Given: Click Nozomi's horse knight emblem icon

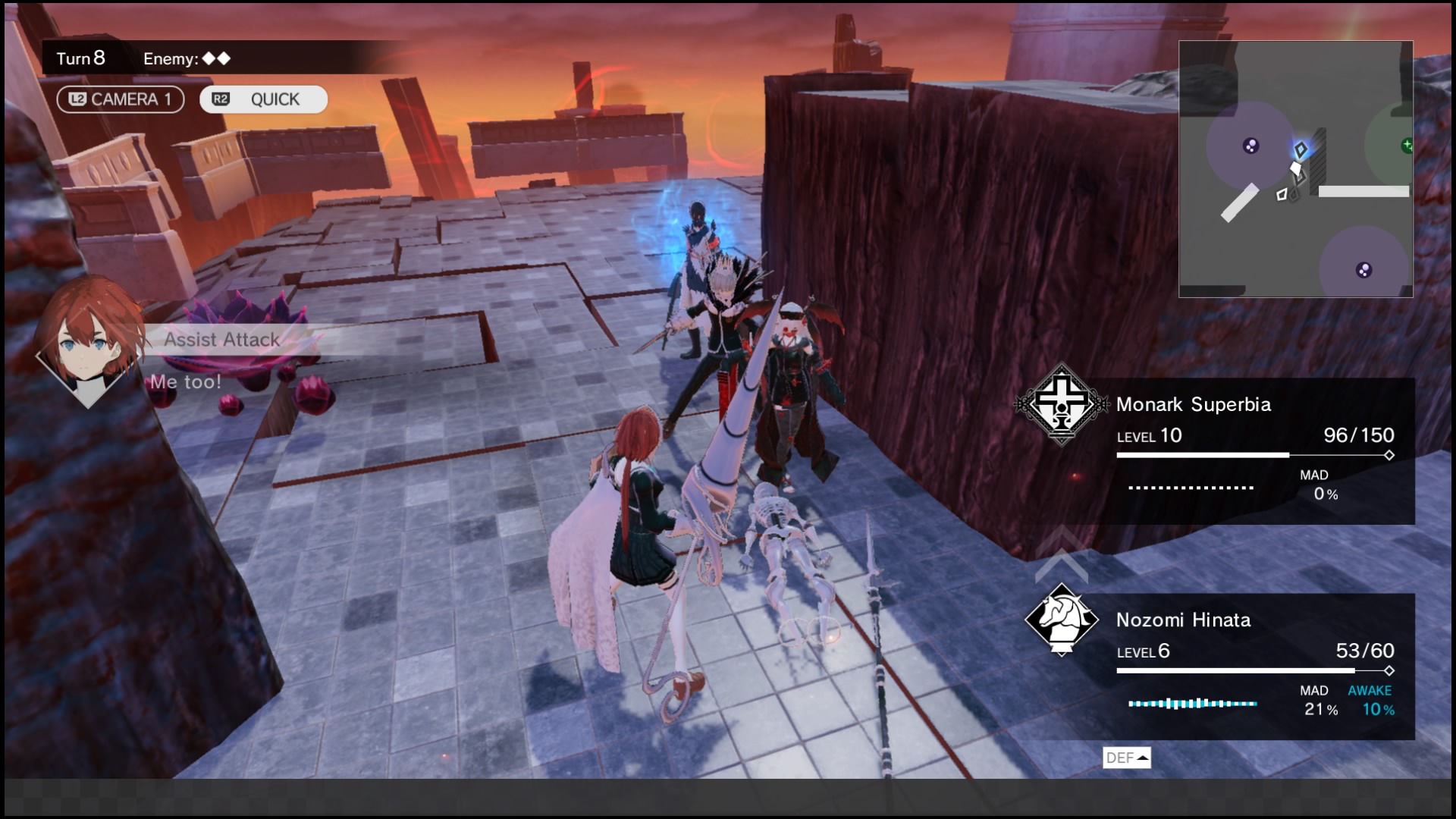Looking at the screenshot, I should coord(1062,620).
